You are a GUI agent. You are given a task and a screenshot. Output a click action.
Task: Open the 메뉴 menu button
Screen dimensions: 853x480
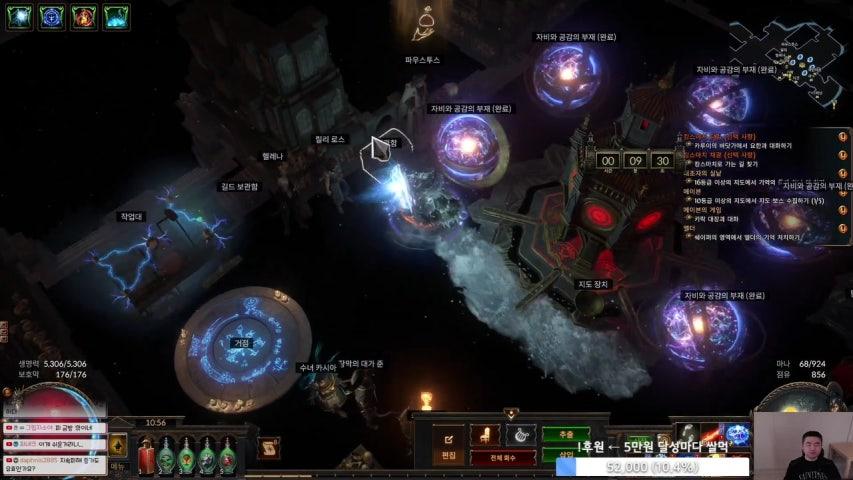click(x=118, y=466)
